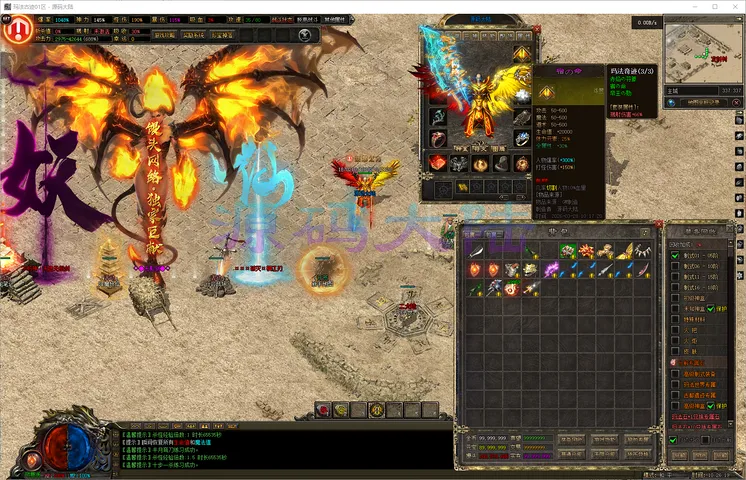Click the round dark emblem button in the top bar
The image size is (746, 480).
(x=305, y=34)
